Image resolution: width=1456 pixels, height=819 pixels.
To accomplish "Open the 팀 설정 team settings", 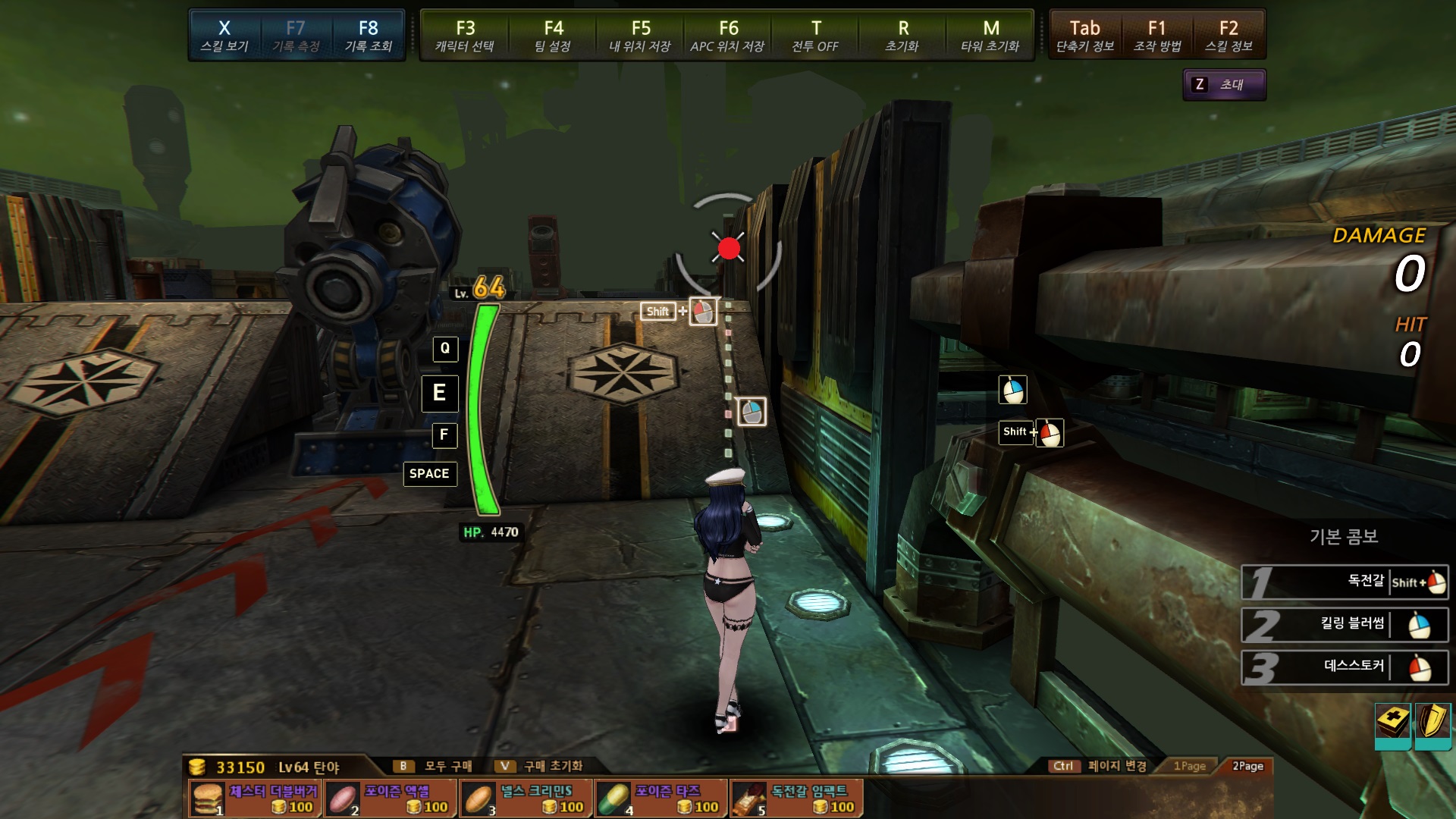I will click(553, 36).
